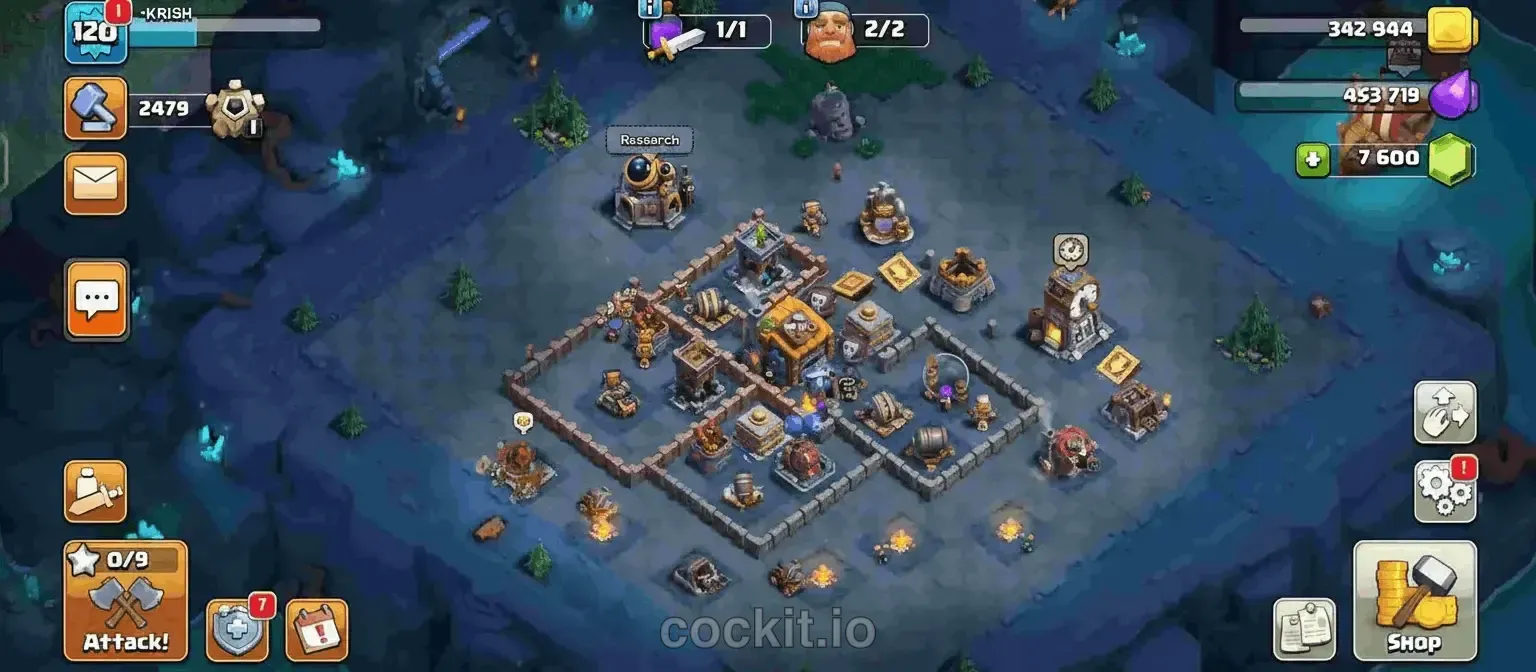Click the 1/1 sword counter info icon
The image size is (1536, 672).
(x=648, y=8)
